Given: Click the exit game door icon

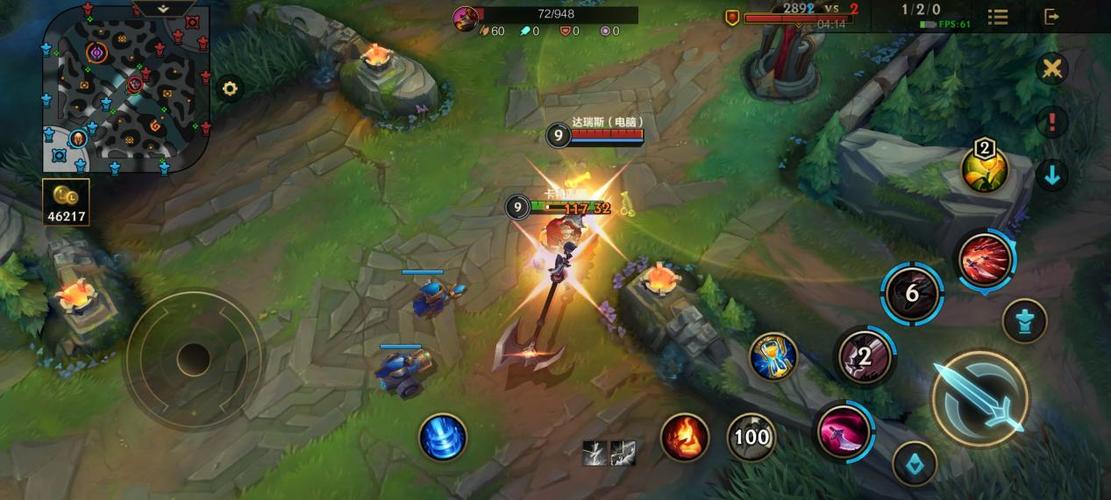Looking at the screenshot, I should click(x=1052, y=17).
